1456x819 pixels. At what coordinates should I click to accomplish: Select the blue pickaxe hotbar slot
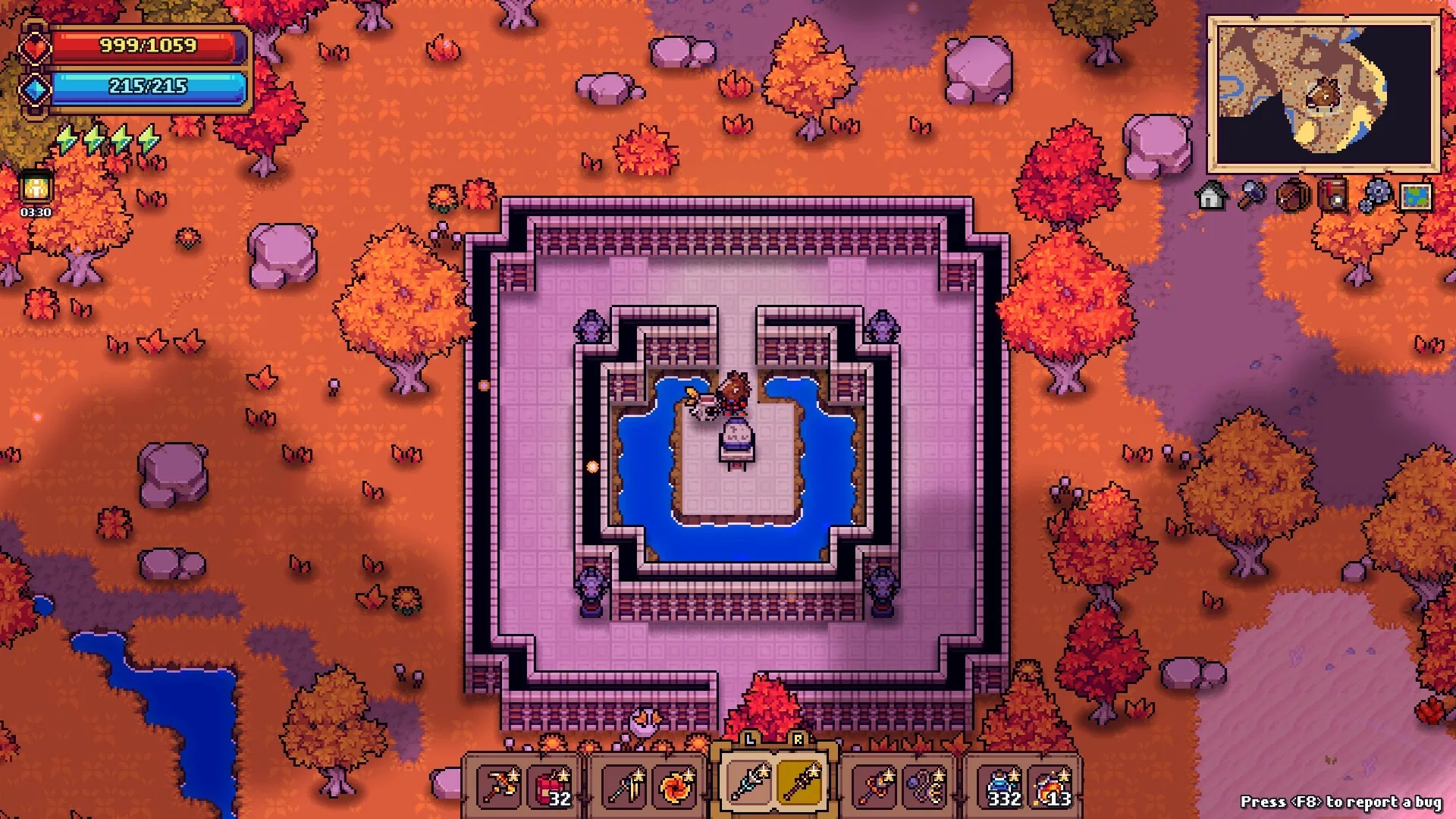tap(626, 786)
